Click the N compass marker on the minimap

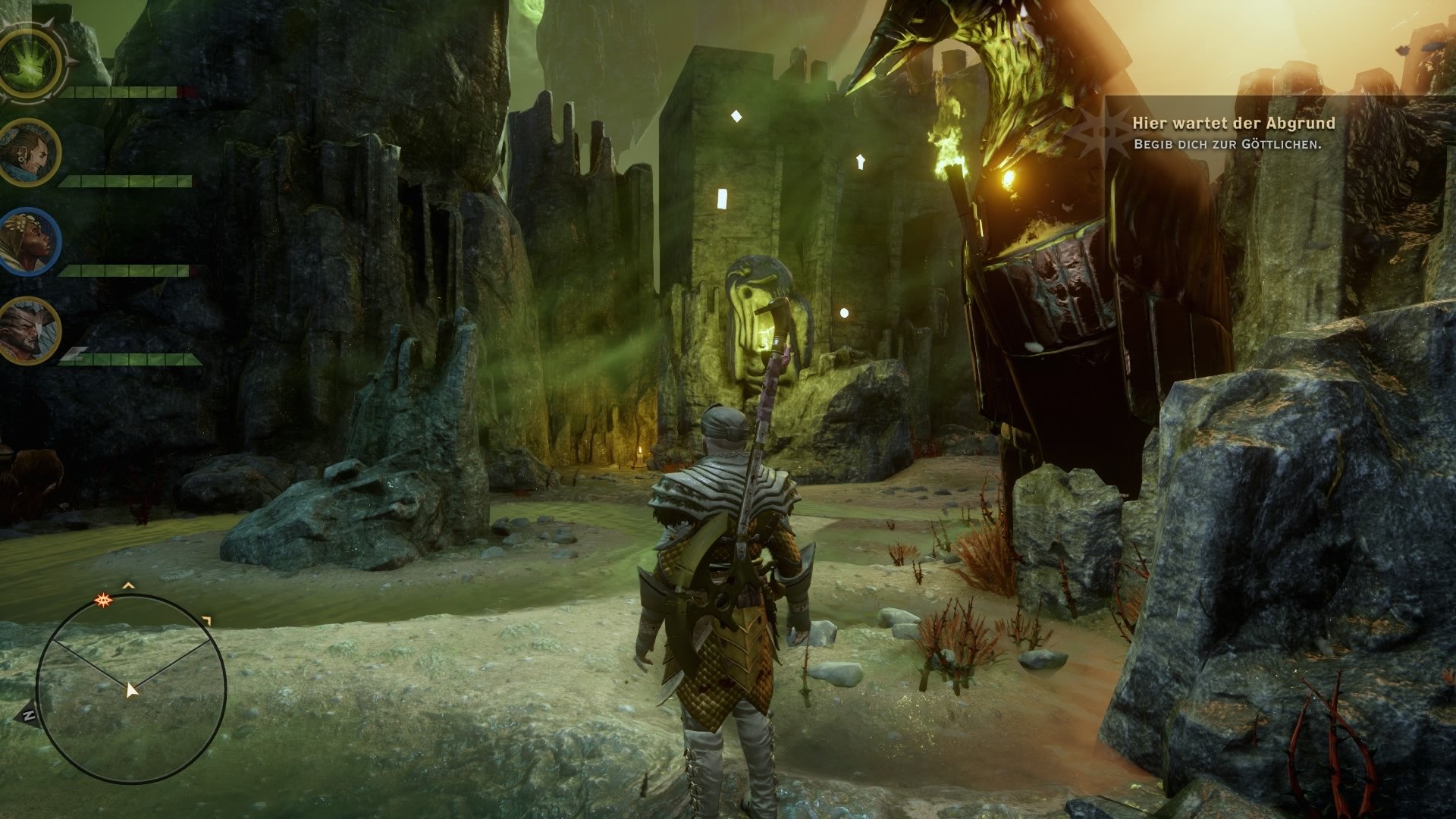(x=30, y=714)
